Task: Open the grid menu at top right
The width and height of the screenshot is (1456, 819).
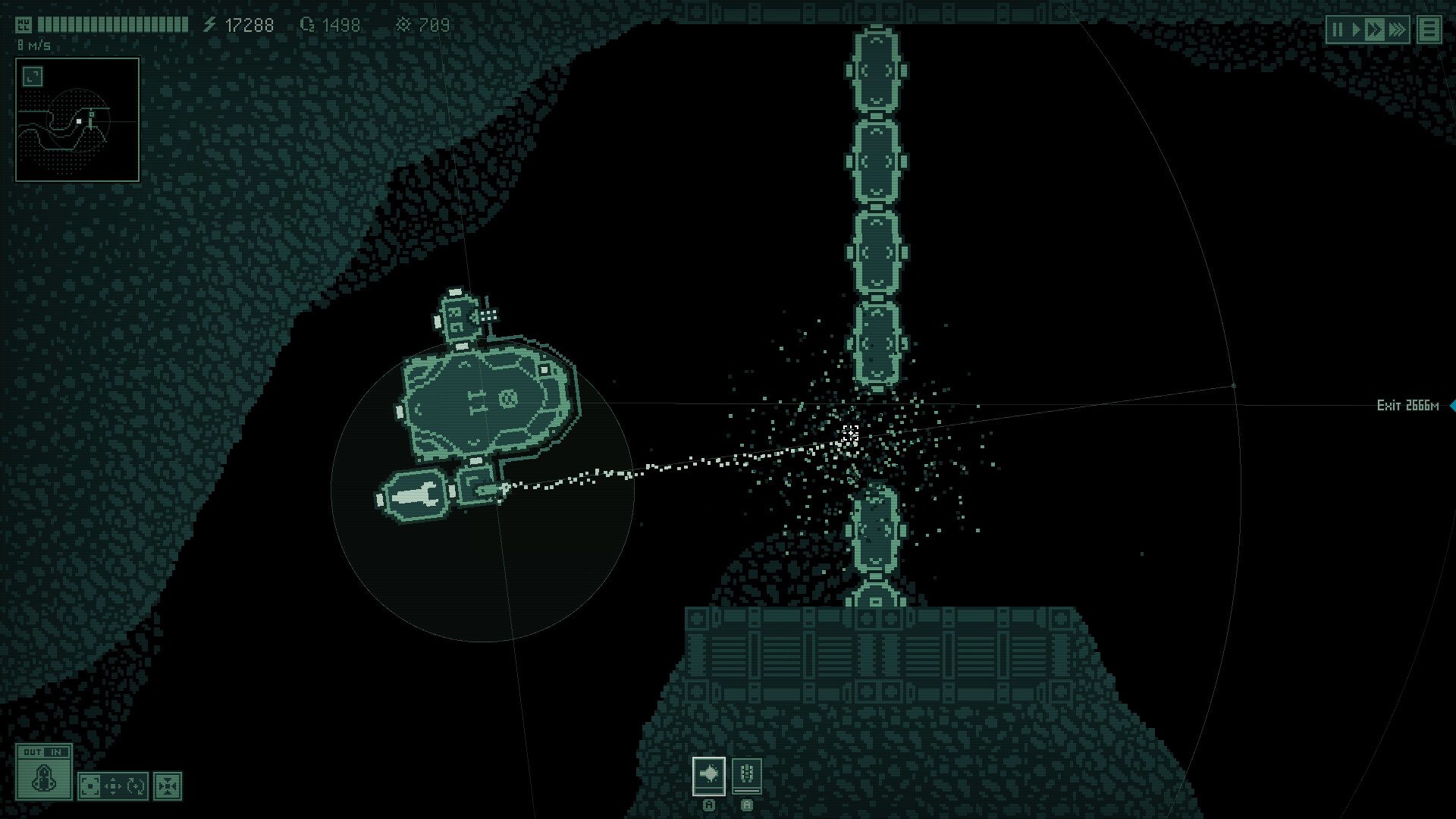Action: pyautogui.click(x=1429, y=29)
